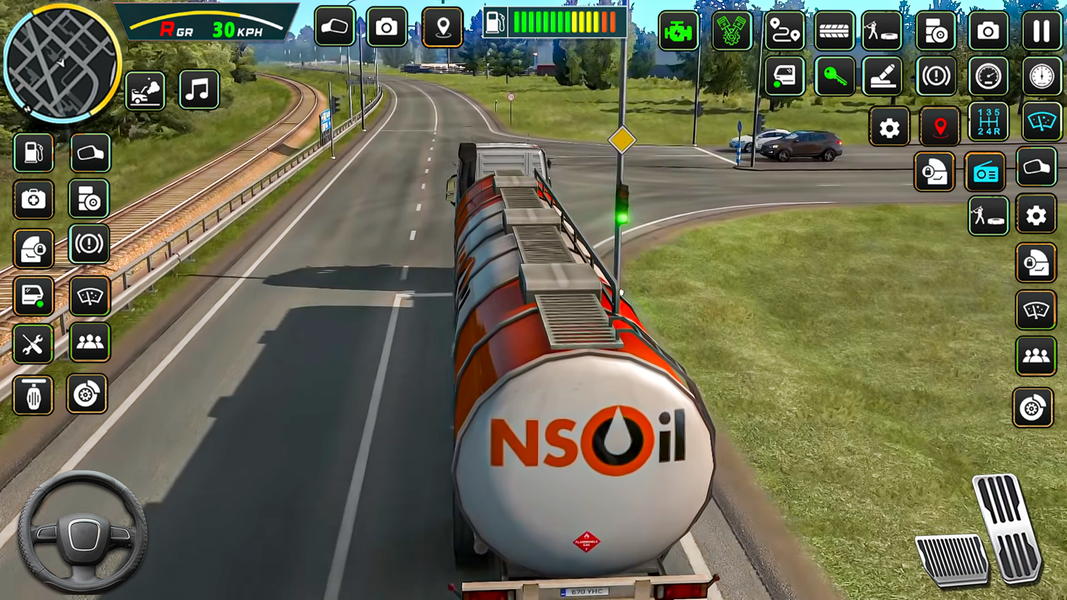Select the green pistons engine icon

pyautogui.click(x=732, y=31)
